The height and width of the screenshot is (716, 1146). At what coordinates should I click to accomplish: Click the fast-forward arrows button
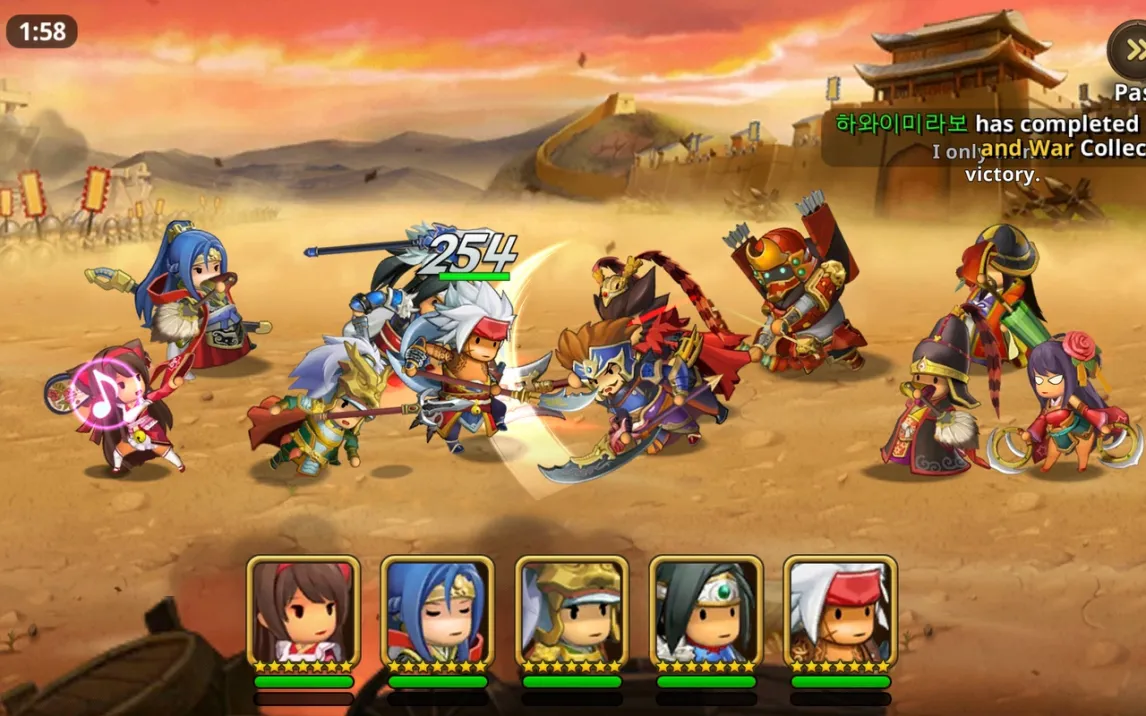1133,50
